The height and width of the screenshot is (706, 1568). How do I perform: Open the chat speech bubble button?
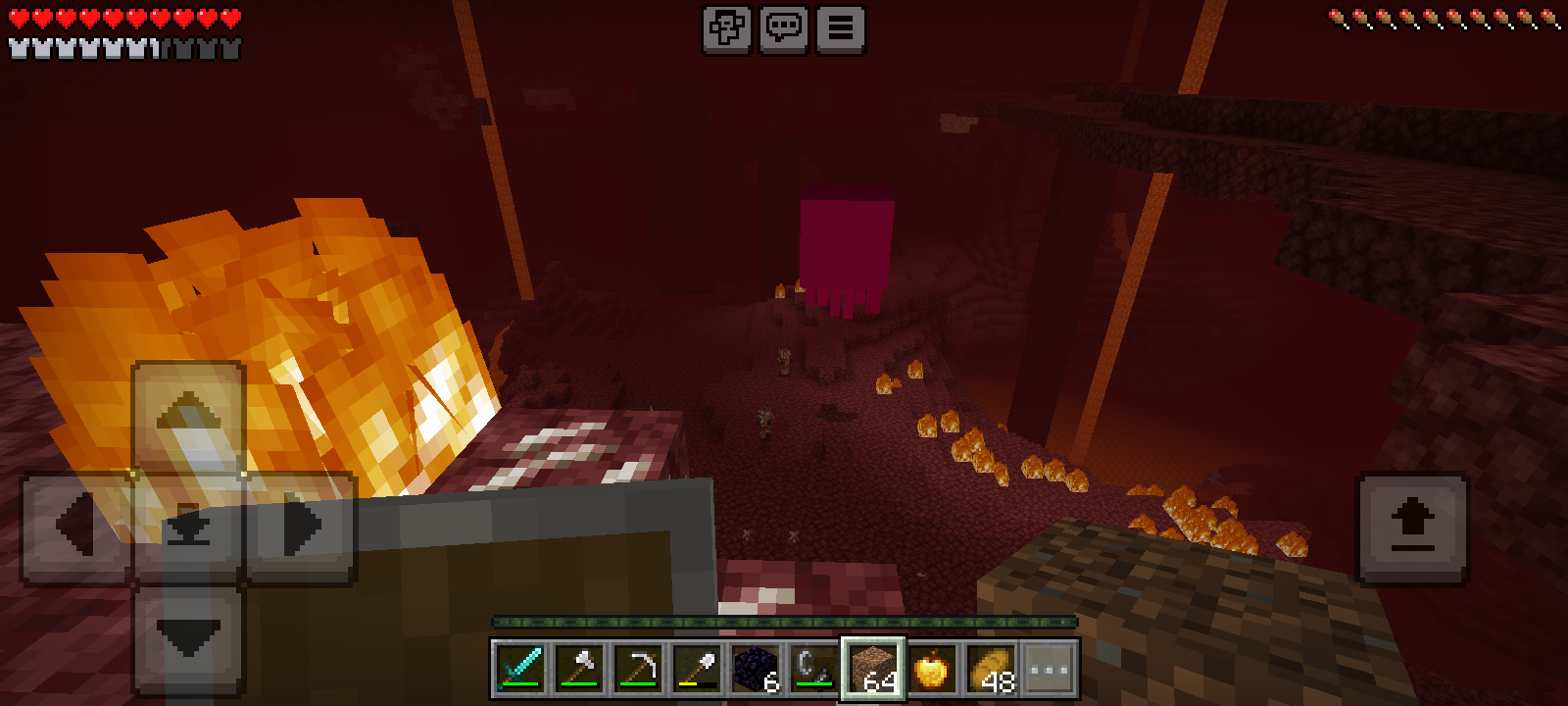[x=783, y=29]
